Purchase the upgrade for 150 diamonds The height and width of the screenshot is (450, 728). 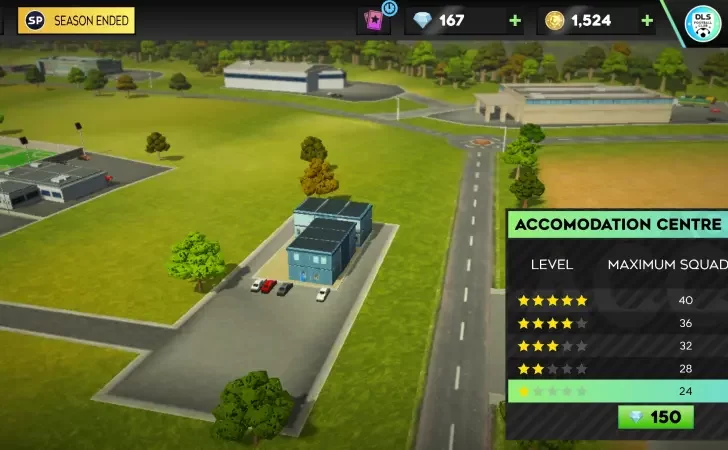point(656,417)
